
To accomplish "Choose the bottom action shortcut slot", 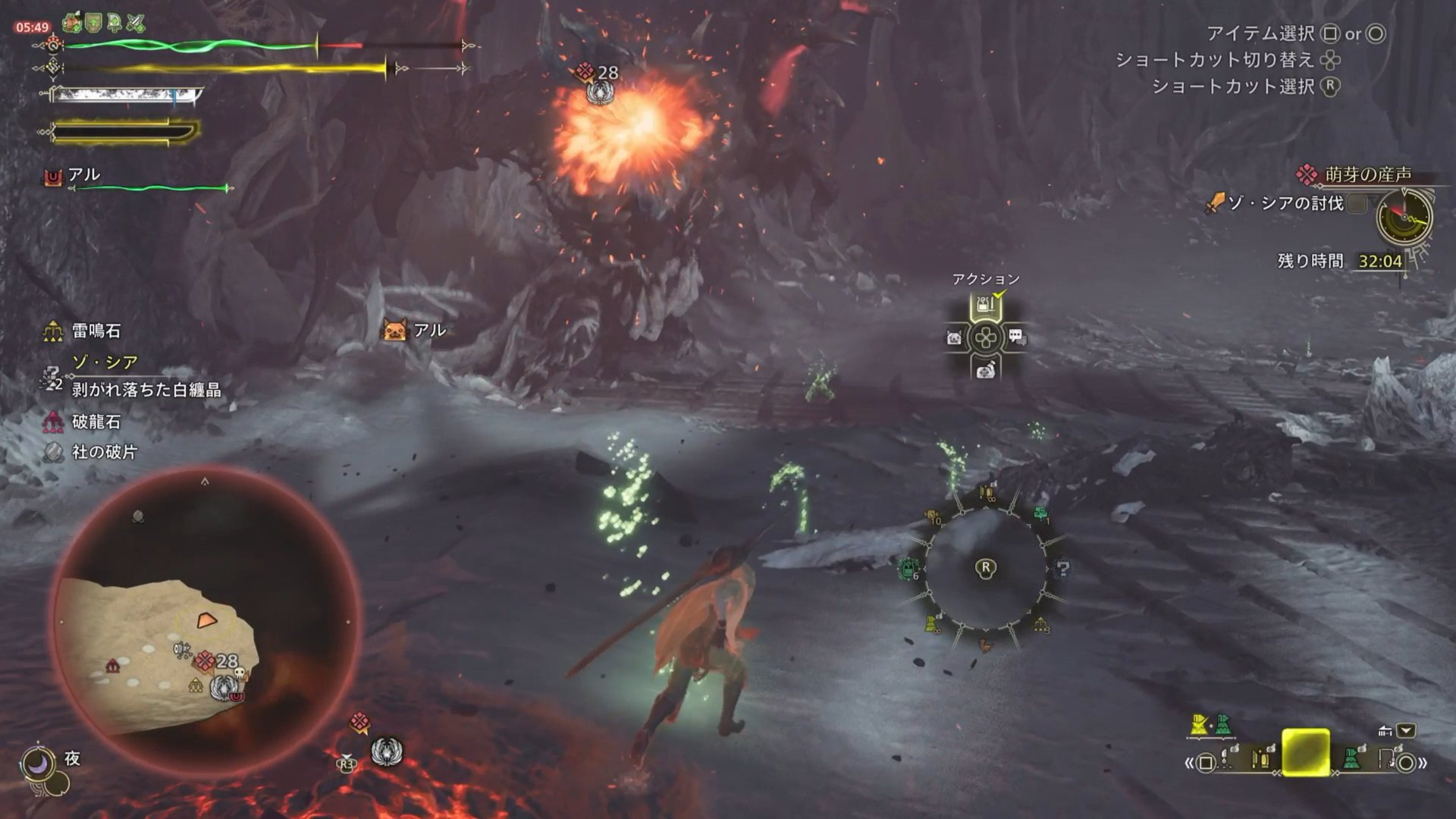I will tap(985, 369).
